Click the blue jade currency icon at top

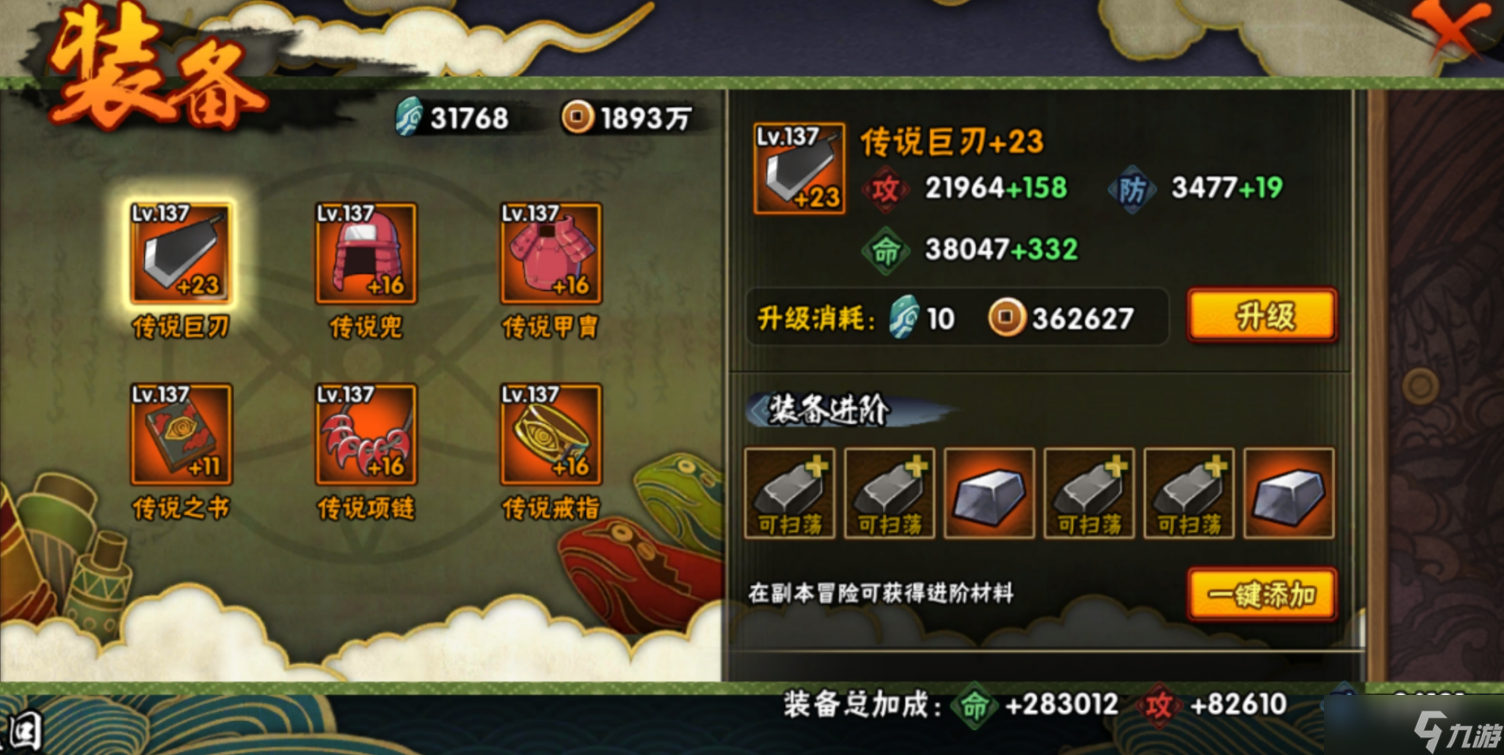pos(408,117)
